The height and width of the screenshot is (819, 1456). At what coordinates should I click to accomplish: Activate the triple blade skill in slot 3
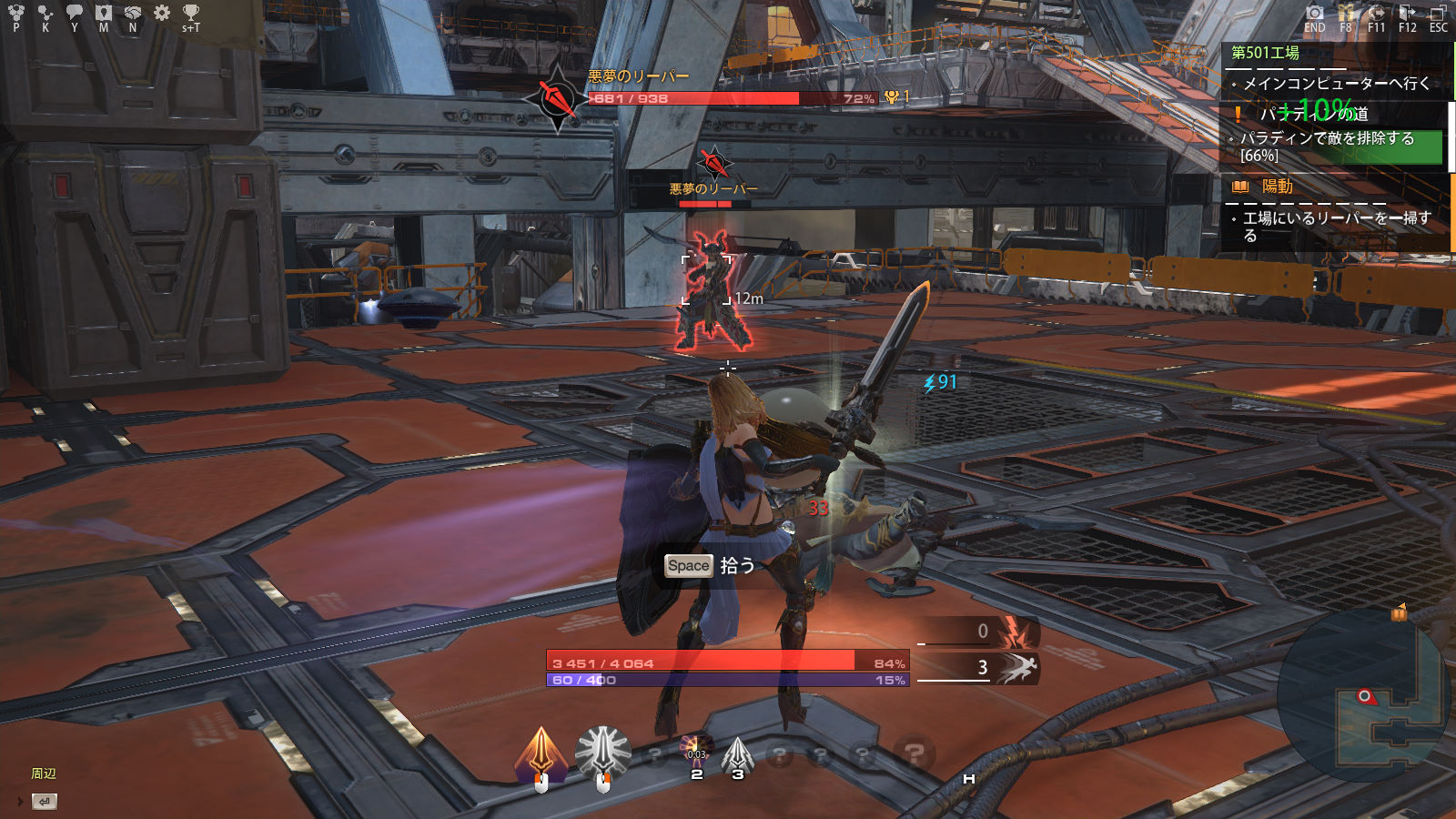pyautogui.click(x=737, y=753)
